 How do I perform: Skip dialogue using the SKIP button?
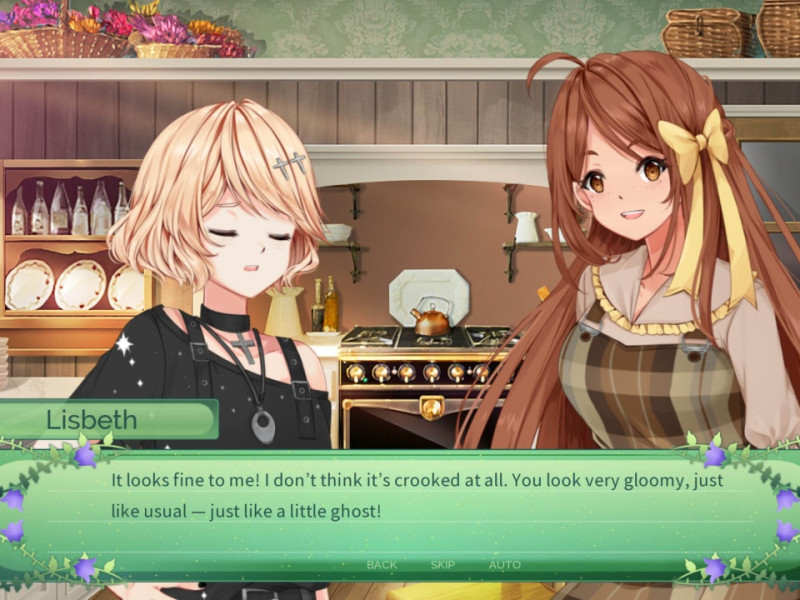442,565
